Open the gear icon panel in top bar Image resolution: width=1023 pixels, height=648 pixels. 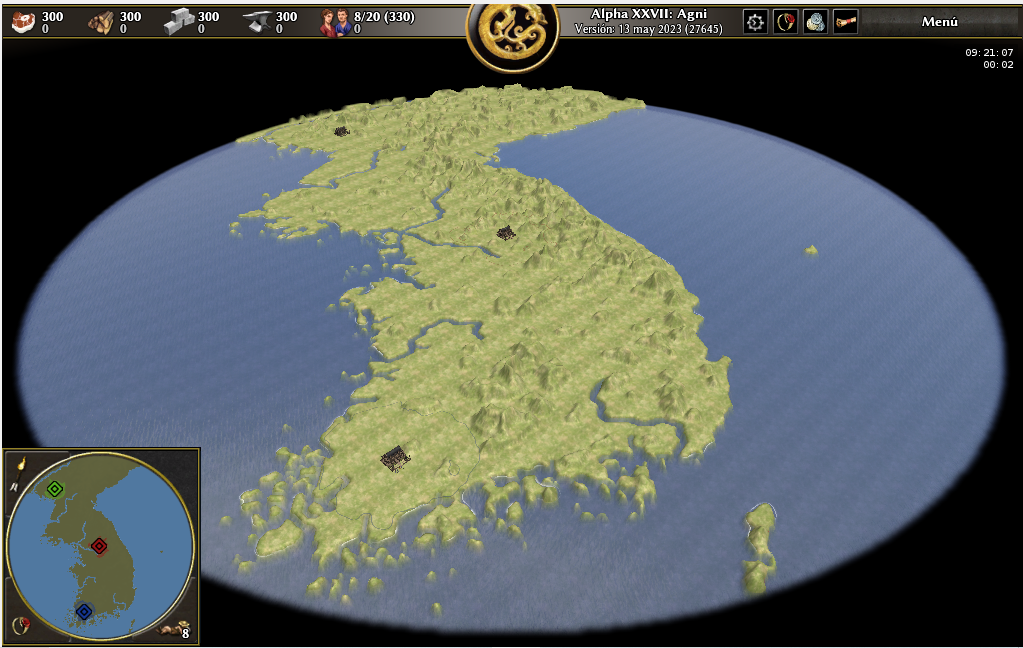coord(756,22)
